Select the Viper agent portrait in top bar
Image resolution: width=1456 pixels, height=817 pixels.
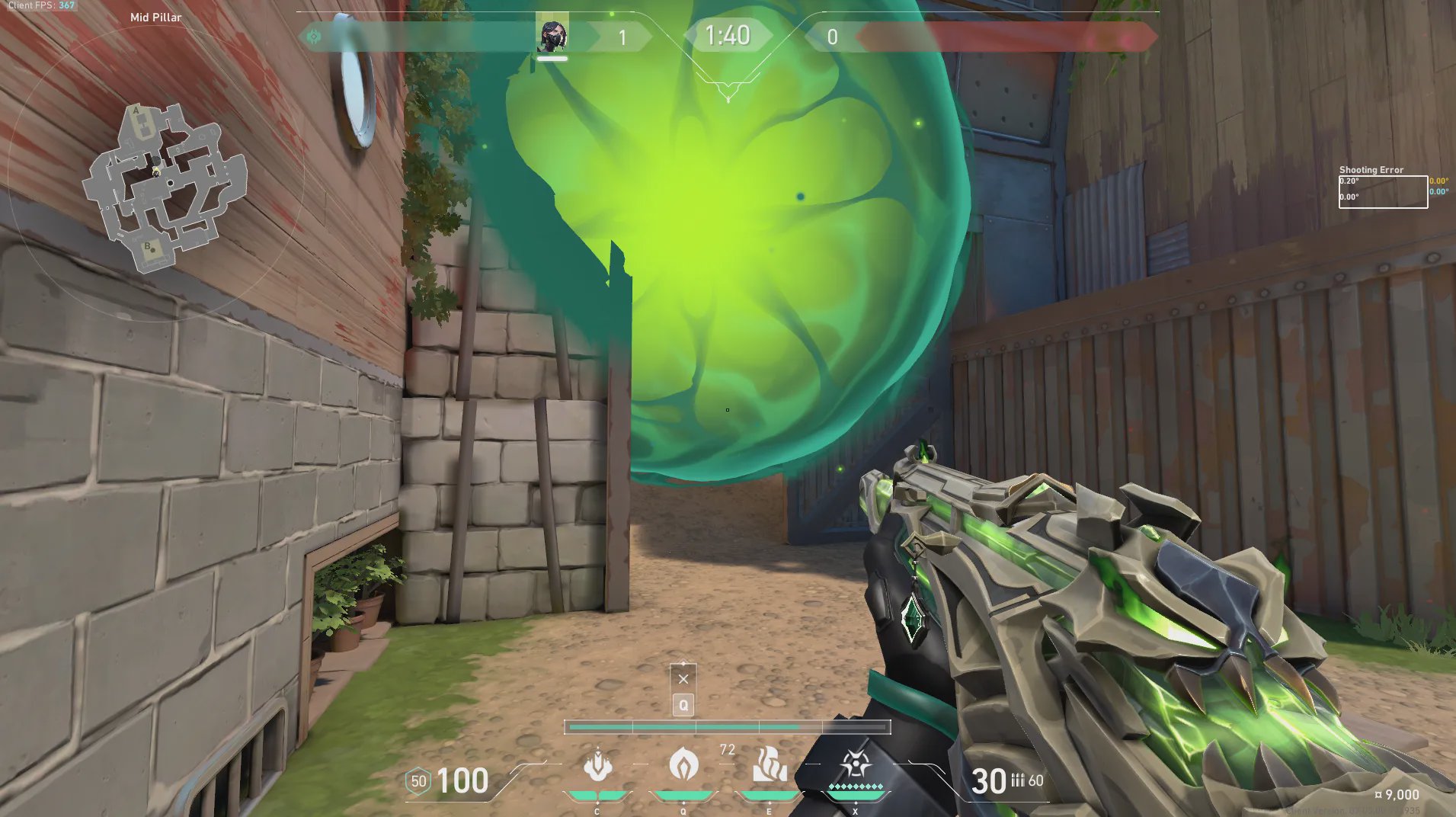552,36
